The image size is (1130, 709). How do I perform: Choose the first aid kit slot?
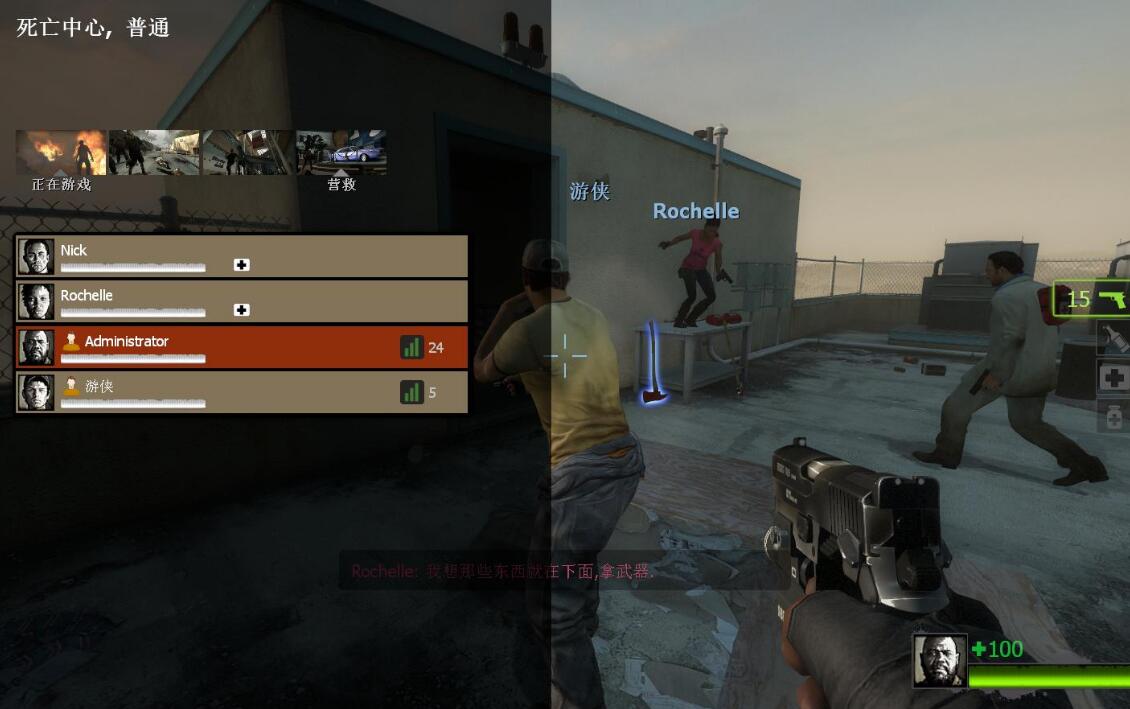tap(1114, 378)
